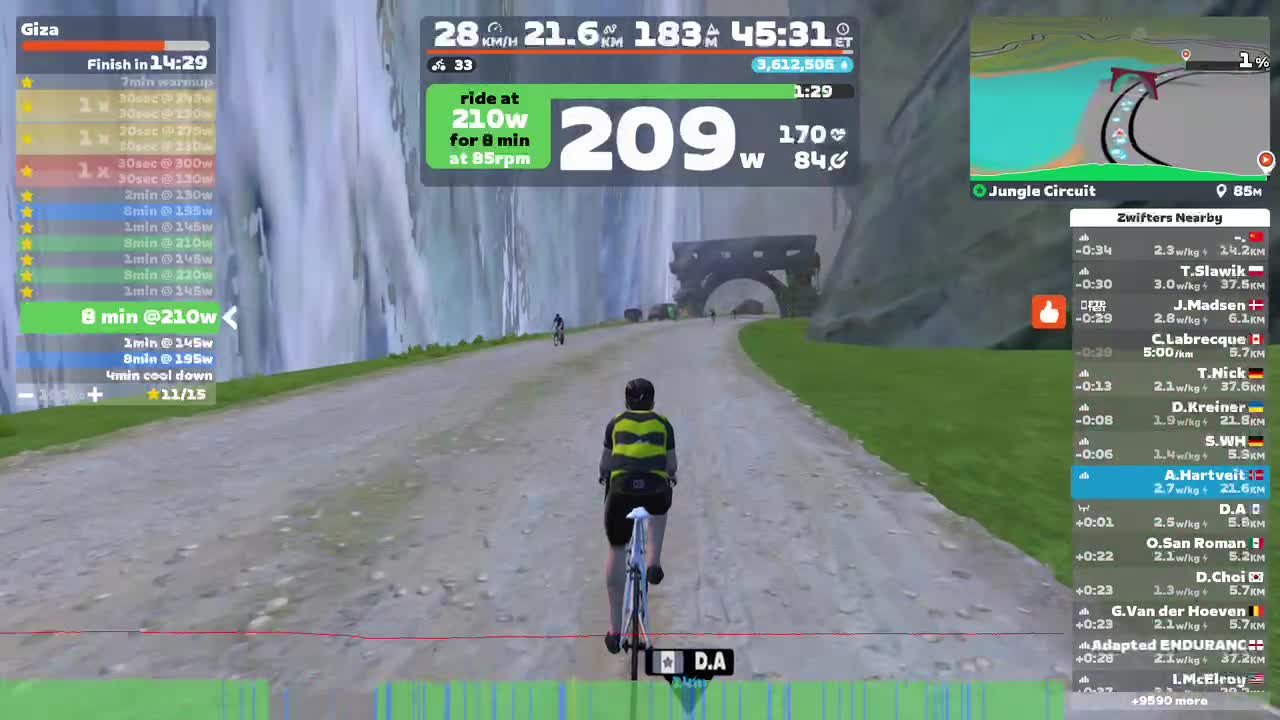Toggle the location pin showing 85M
The width and height of the screenshot is (1280, 720).
[x=1222, y=191]
